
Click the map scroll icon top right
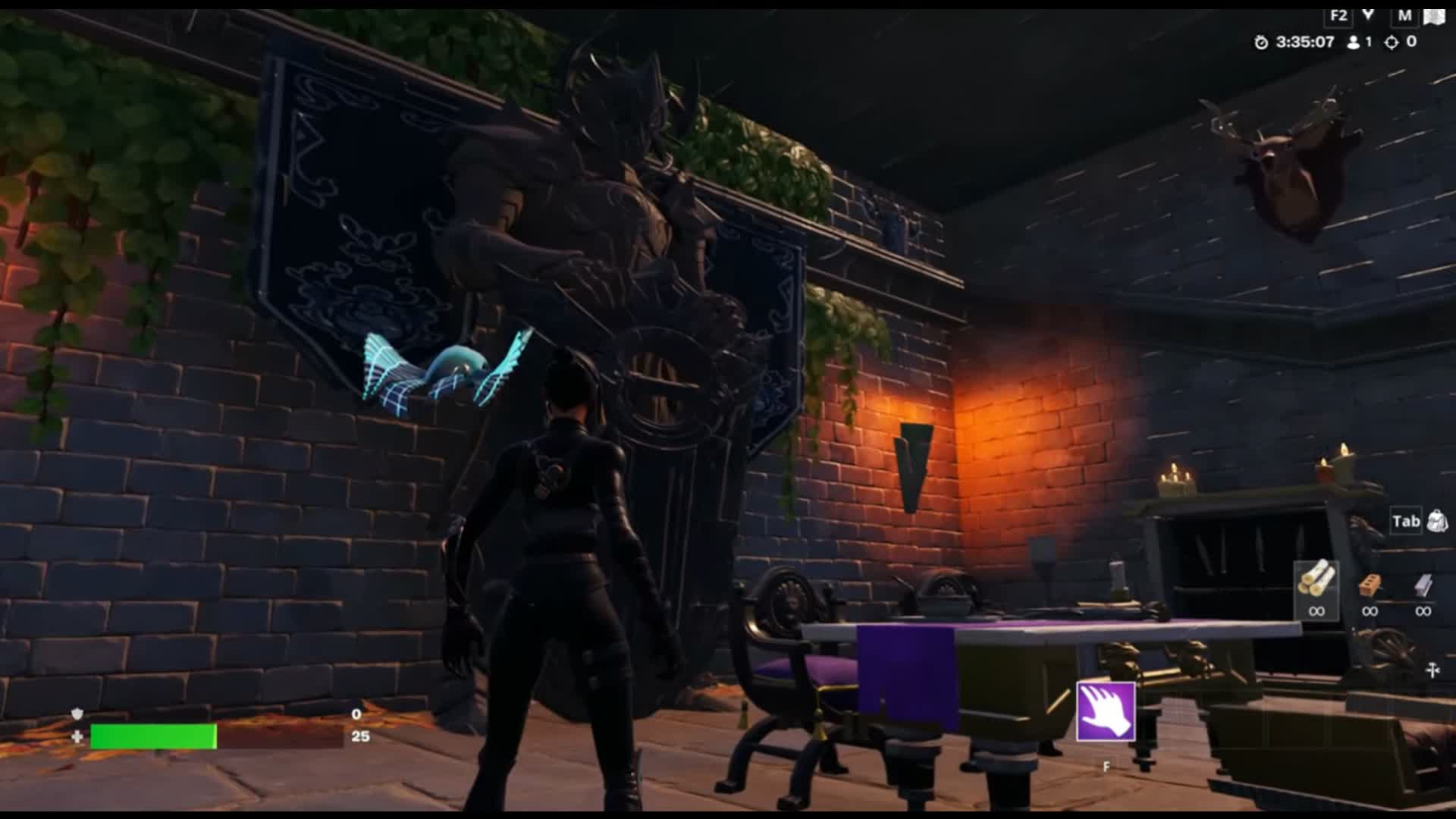(1434, 17)
